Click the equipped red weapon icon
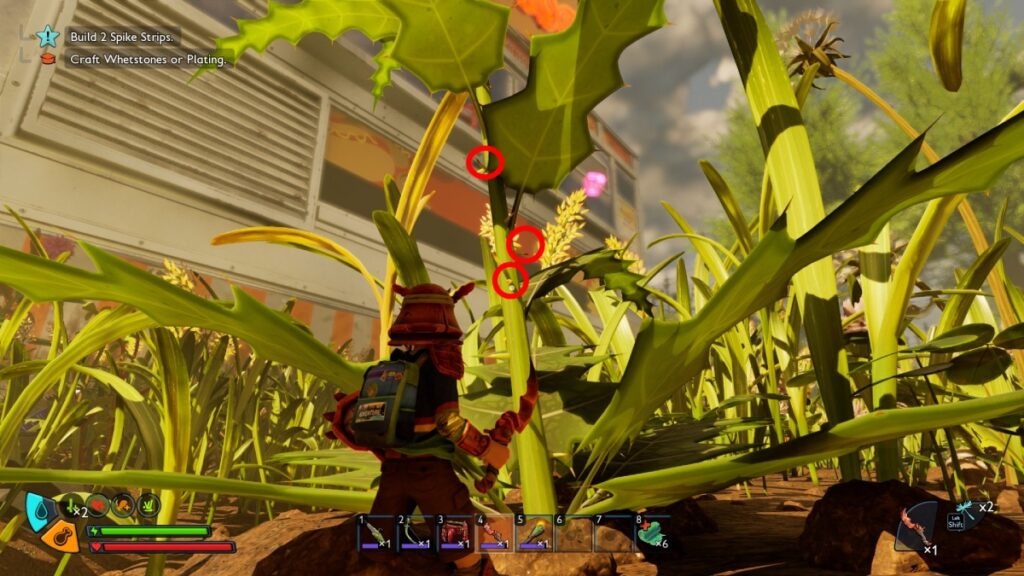 915,527
